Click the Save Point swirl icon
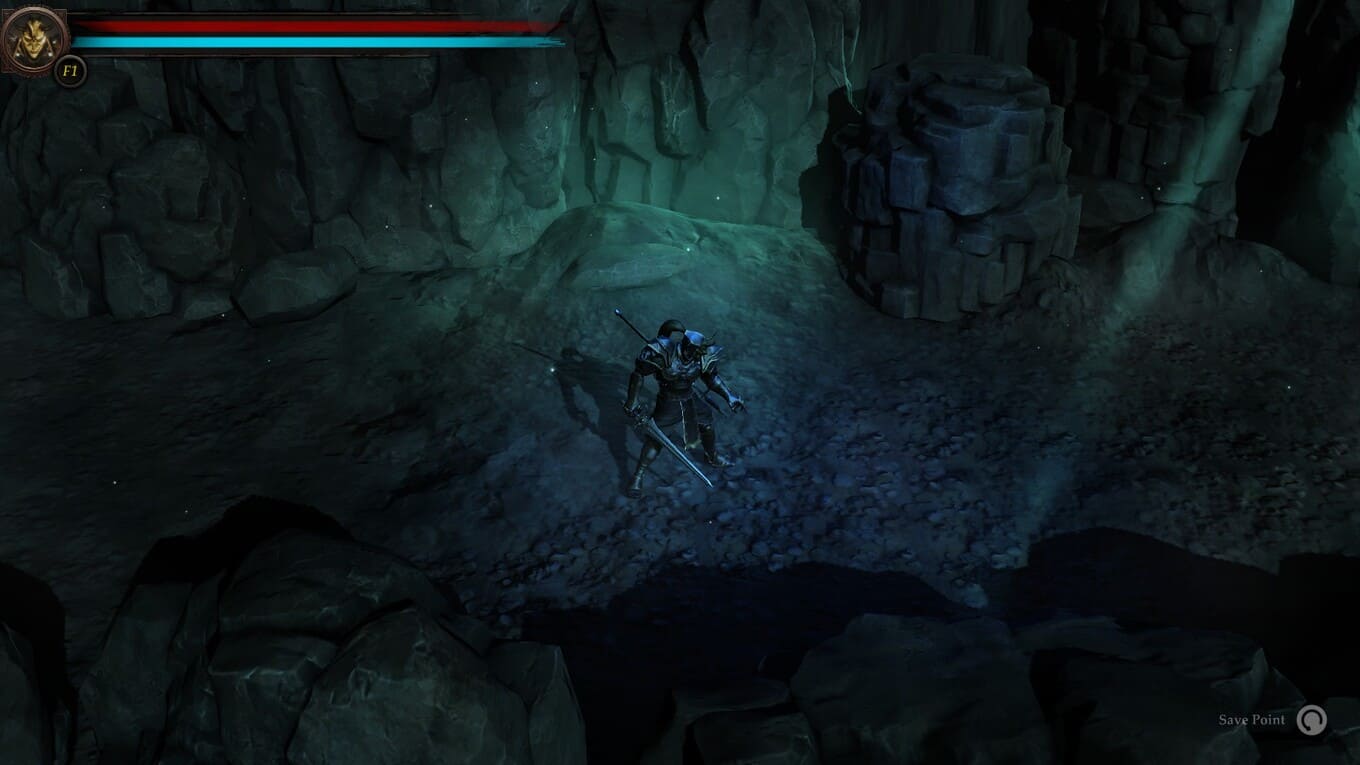The image size is (1360, 765). [1311, 720]
